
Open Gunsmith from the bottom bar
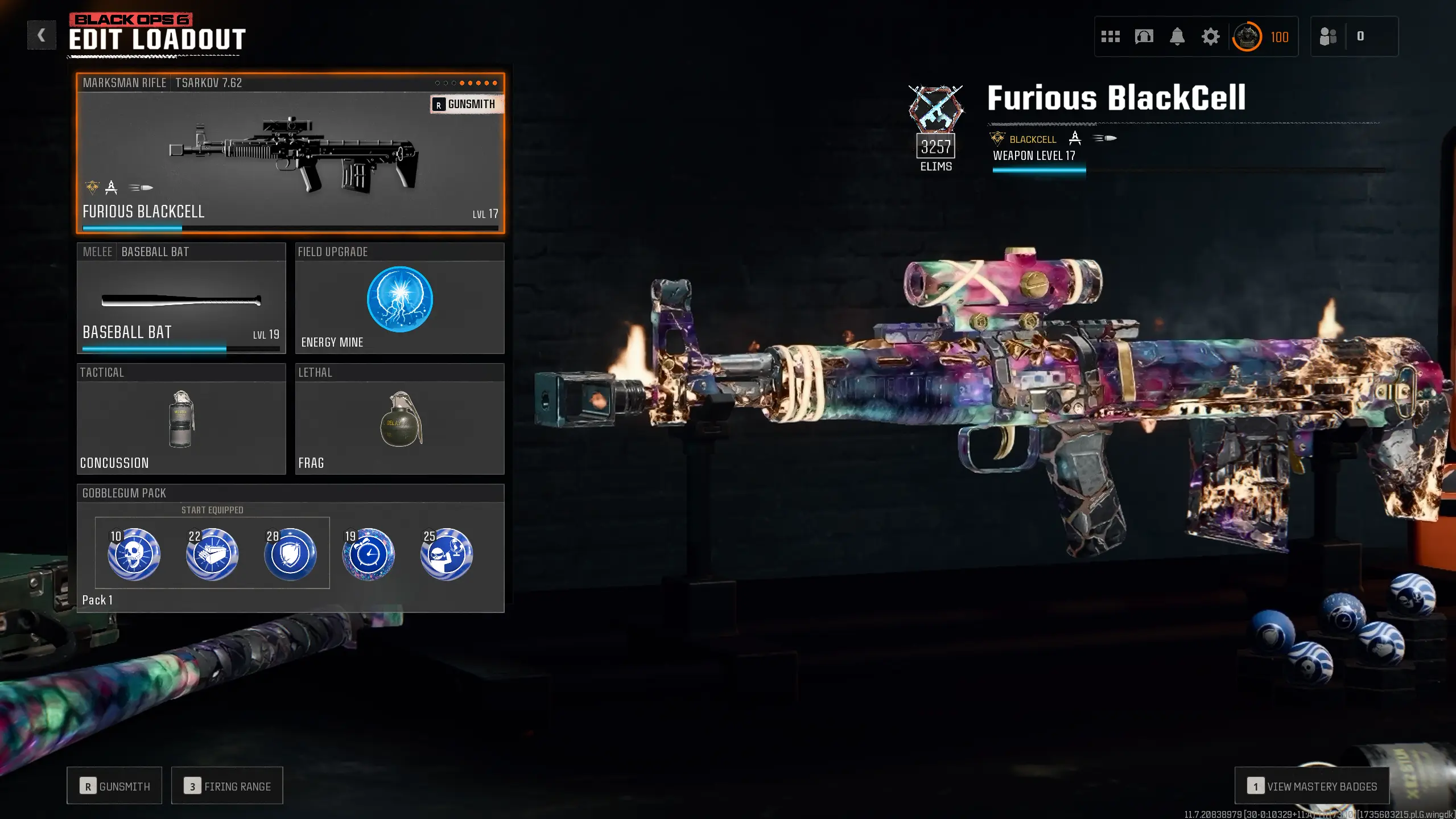click(114, 786)
